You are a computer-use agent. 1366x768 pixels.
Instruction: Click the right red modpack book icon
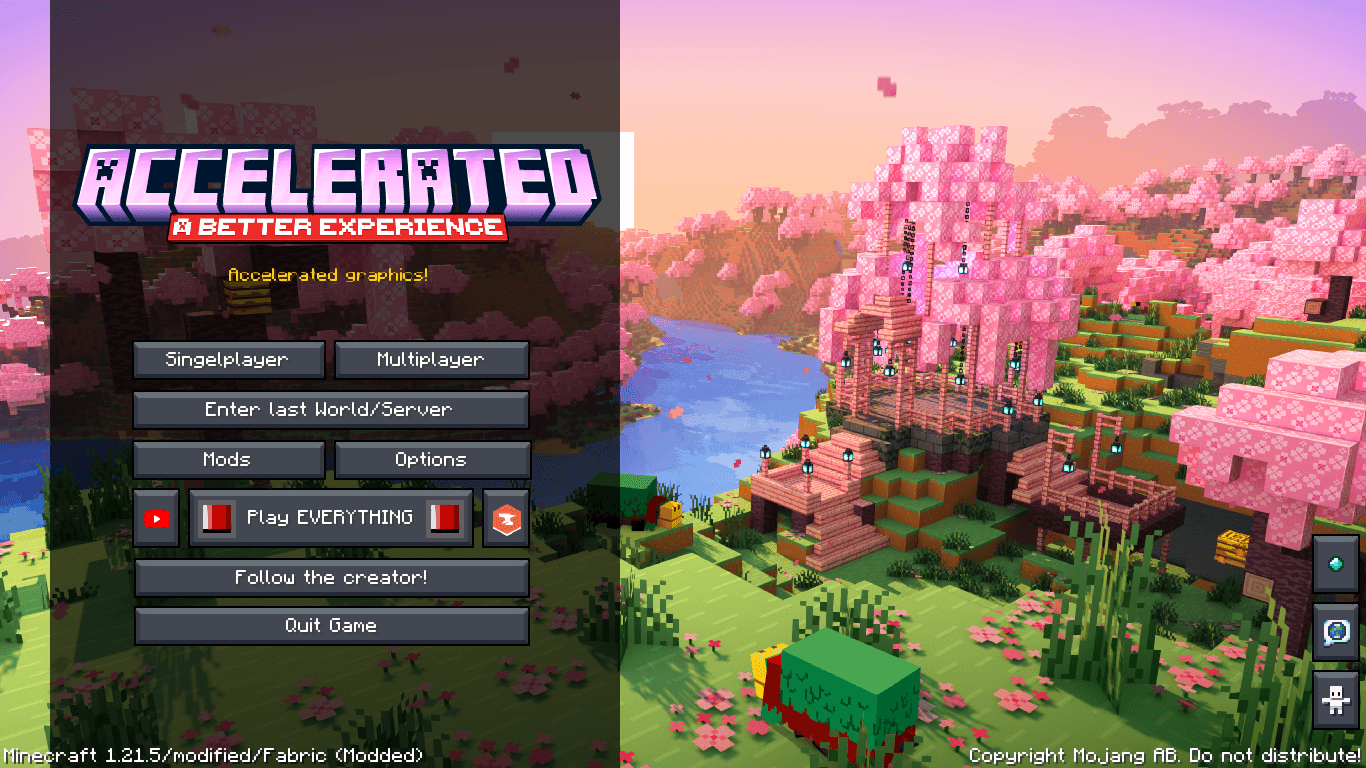tap(442, 517)
